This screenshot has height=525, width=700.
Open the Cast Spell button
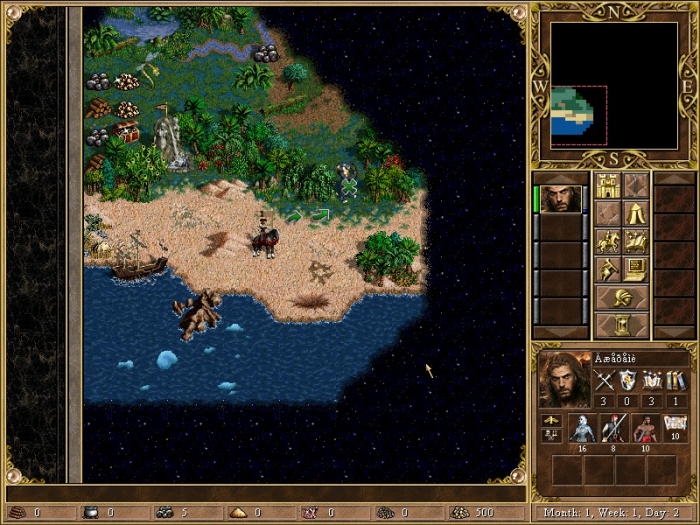tap(636, 241)
